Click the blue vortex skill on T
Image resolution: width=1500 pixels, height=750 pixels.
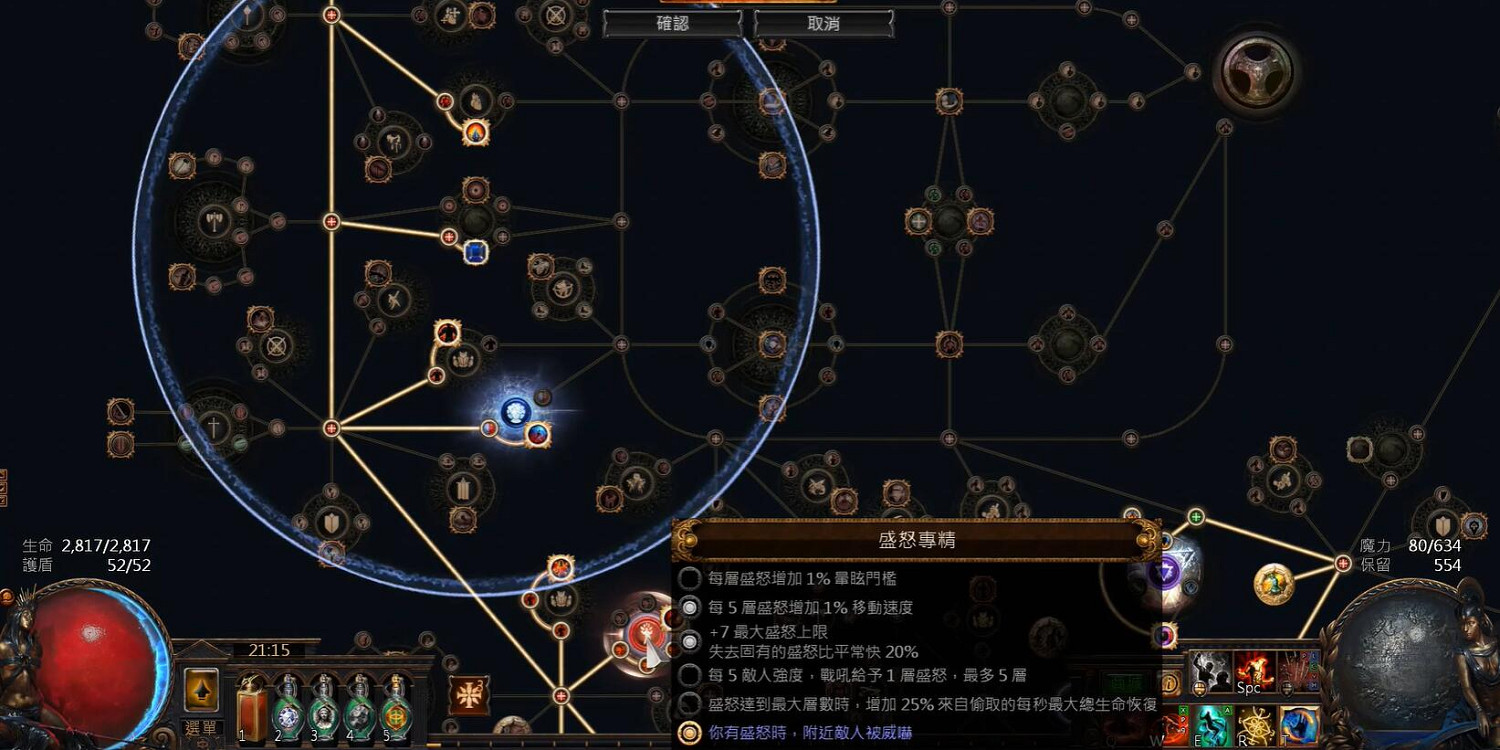pyautogui.click(x=1297, y=726)
